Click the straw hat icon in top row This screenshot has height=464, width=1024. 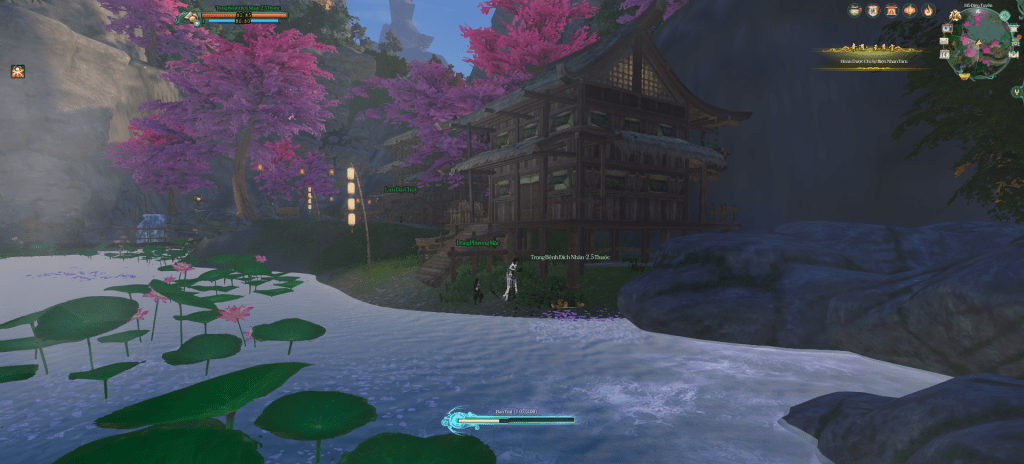855,10
